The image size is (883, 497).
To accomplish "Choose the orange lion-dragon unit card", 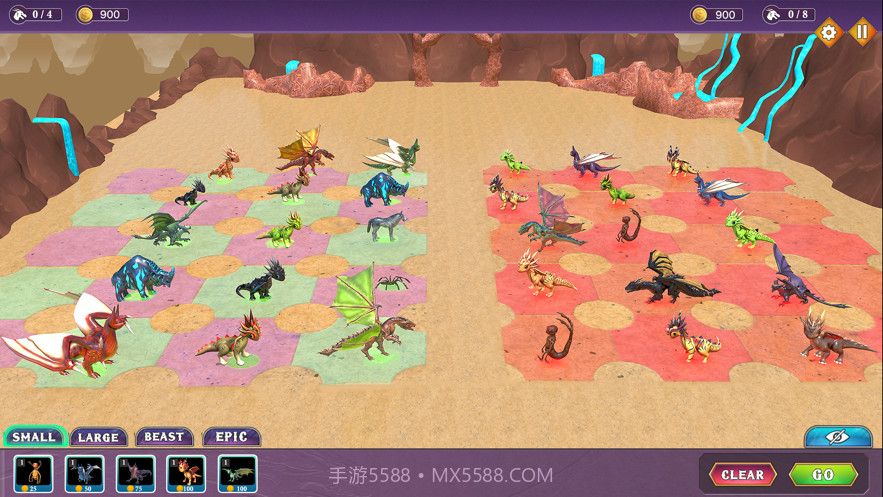I will (x=186, y=473).
